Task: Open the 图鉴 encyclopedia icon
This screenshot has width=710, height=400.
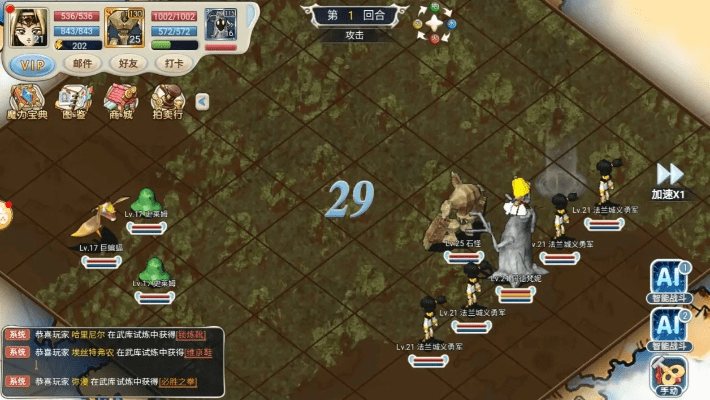Action: click(74, 102)
